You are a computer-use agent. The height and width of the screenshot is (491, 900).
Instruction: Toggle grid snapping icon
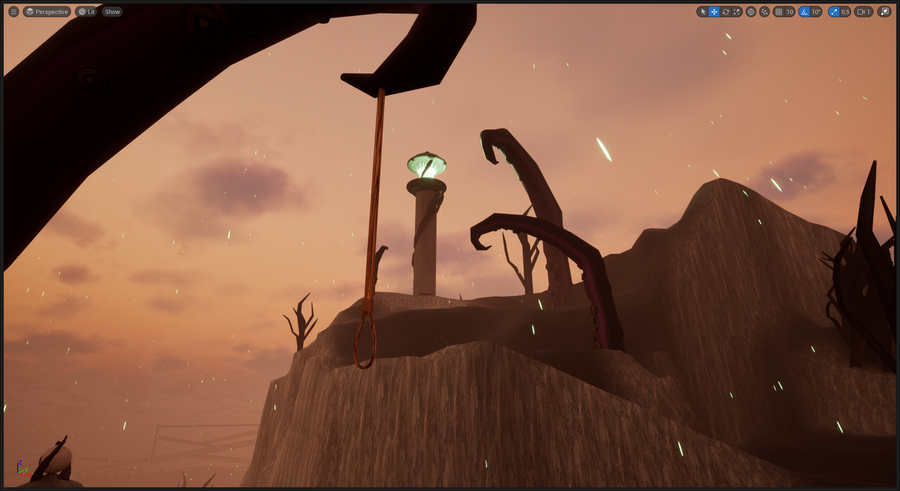[x=778, y=12]
